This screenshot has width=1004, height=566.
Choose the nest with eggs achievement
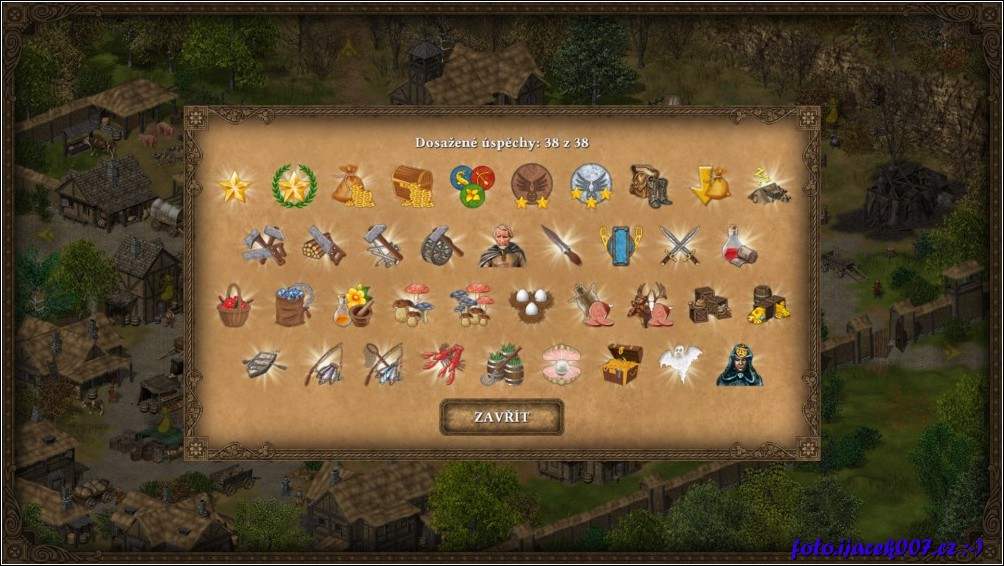pyautogui.click(x=531, y=304)
